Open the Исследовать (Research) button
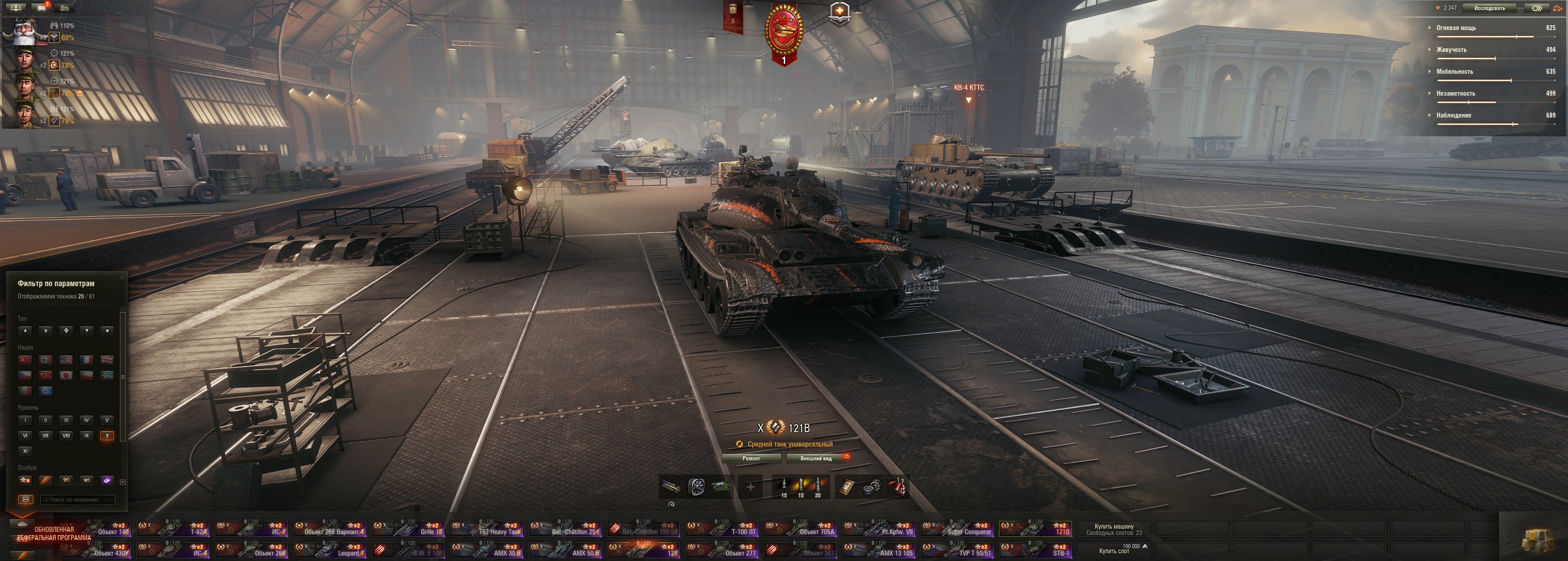 [x=1490, y=8]
